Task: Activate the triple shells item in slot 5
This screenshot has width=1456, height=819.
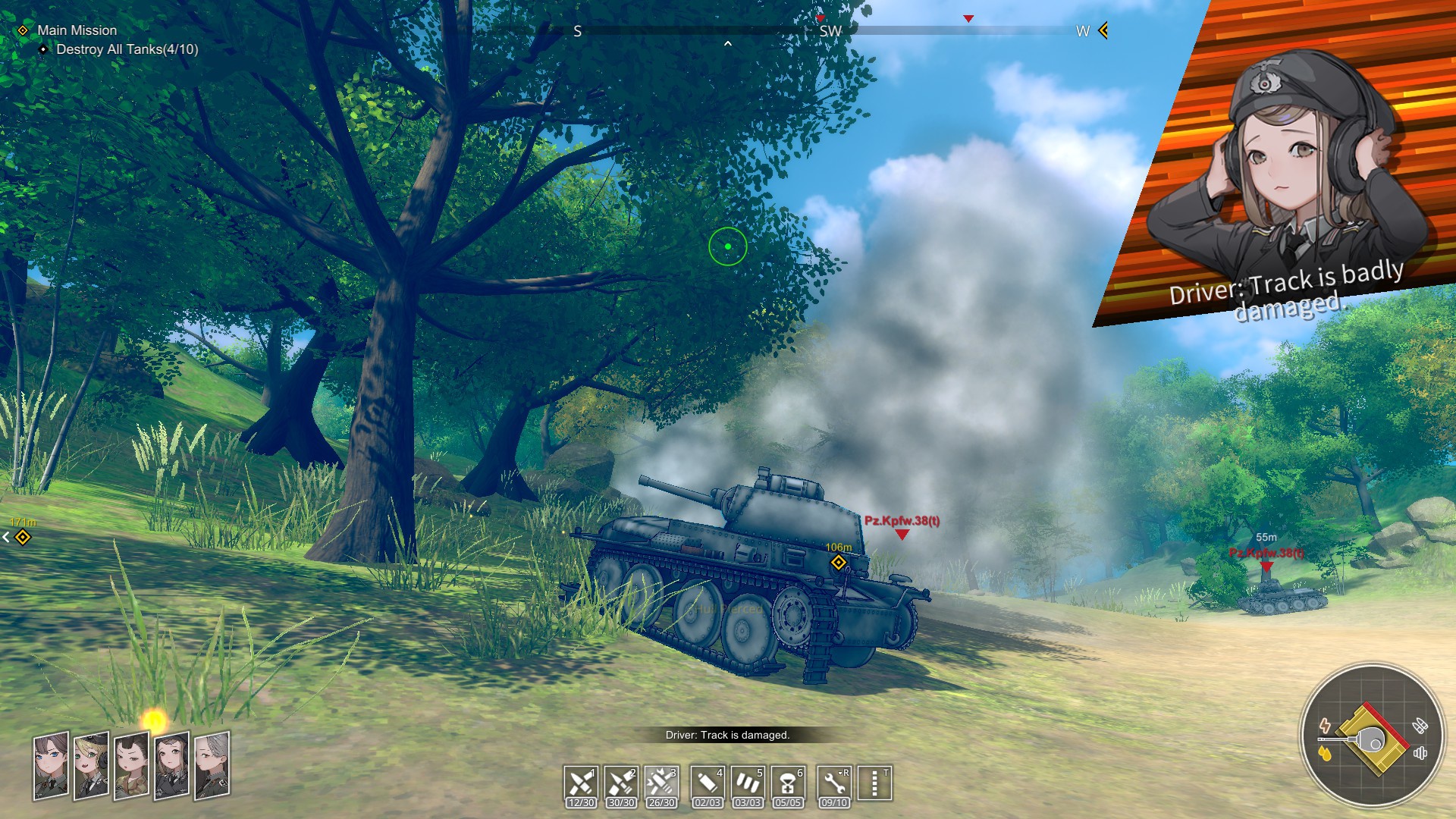Action: (748, 782)
